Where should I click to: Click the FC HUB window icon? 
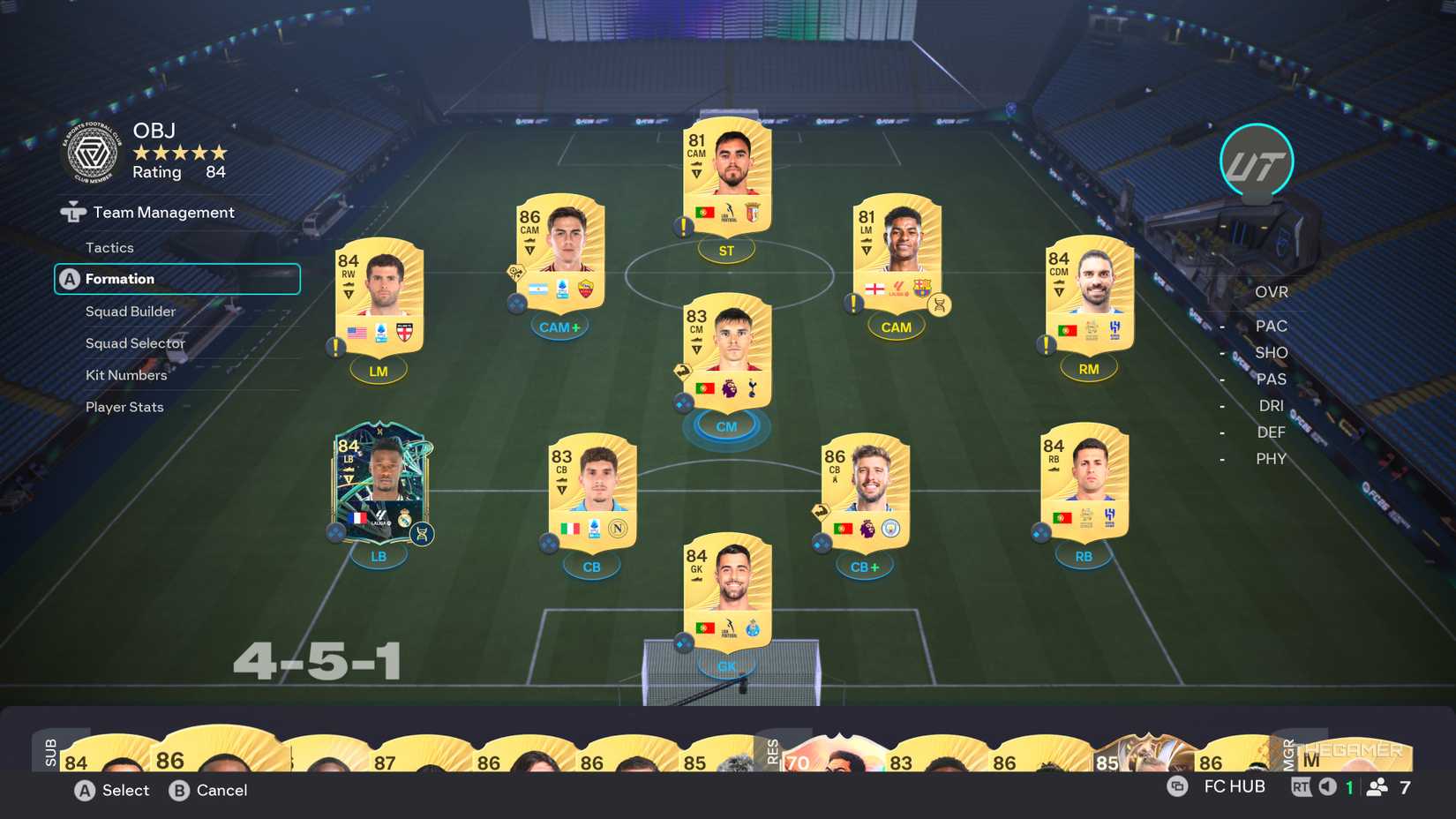pyautogui.click(x=1176, y=786)
